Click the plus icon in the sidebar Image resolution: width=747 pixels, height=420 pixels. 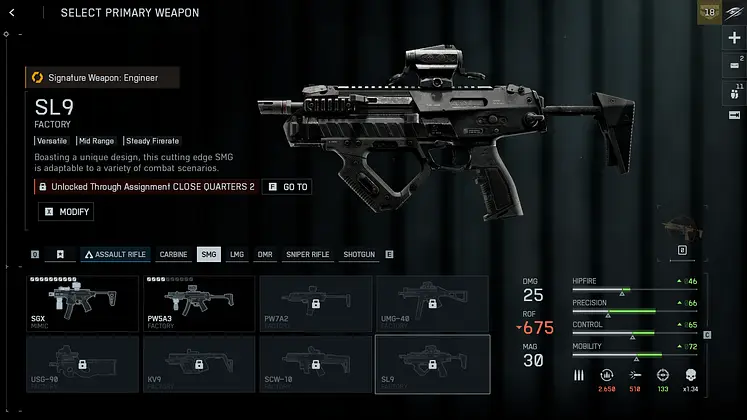734,38
